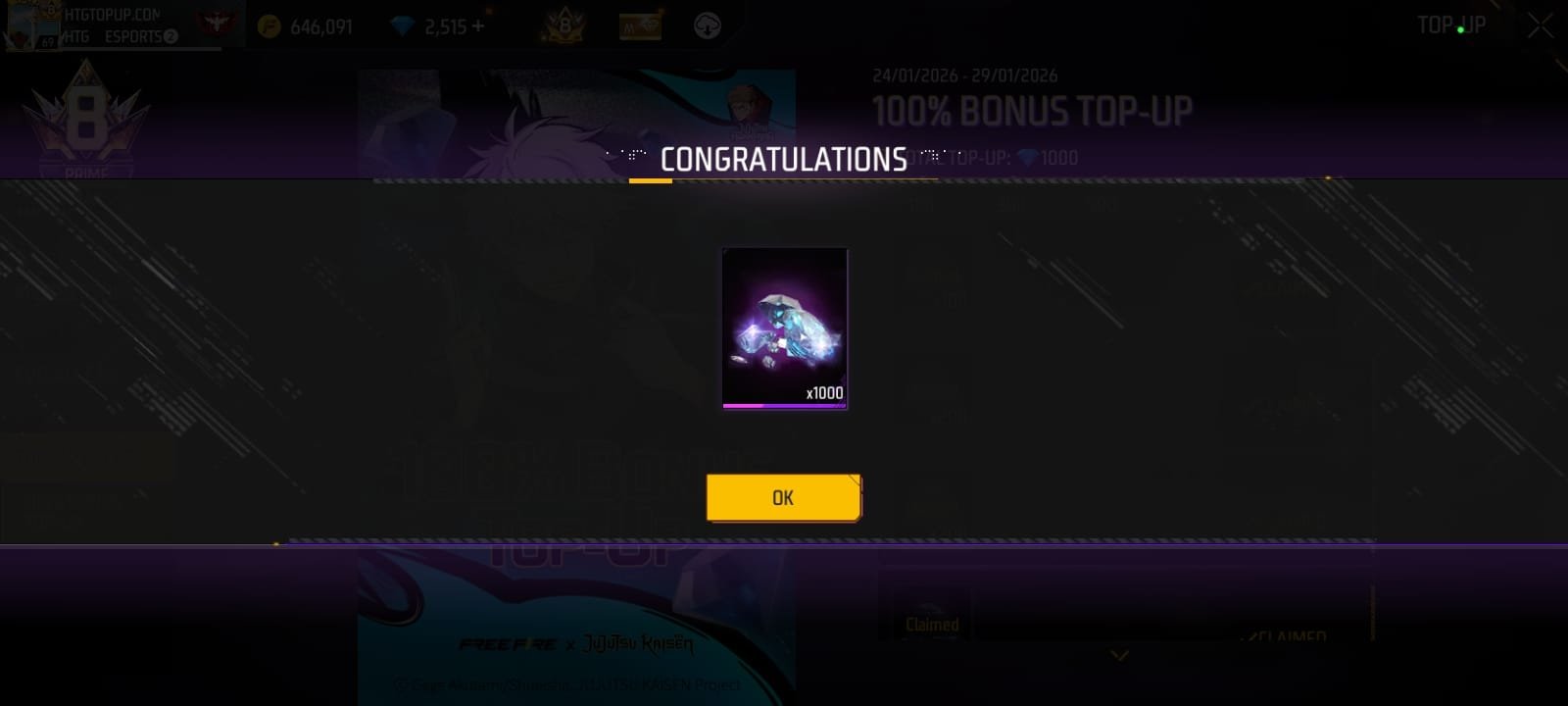Select the x1000 diamond reward thumbnail
Image resolution: width=1568 pixels, height=706 pixels.
coord(784,328)
